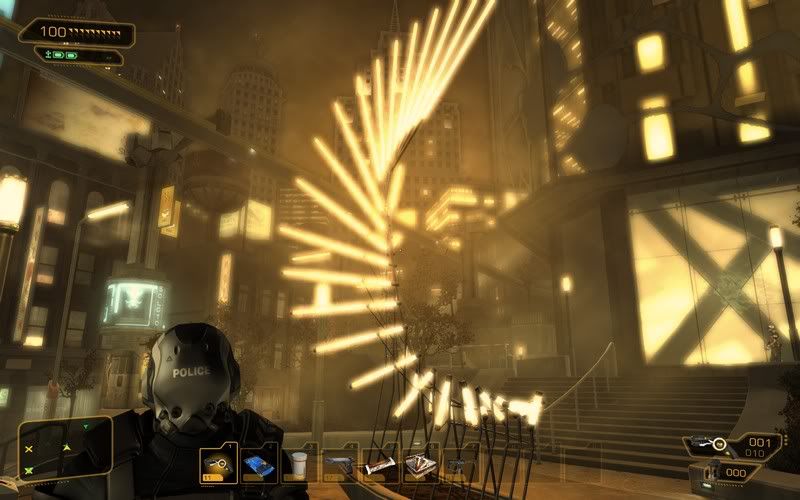Use the white jar hotbar item
Image resolution: width=800 pixels, height=500 pixels.
299,464
